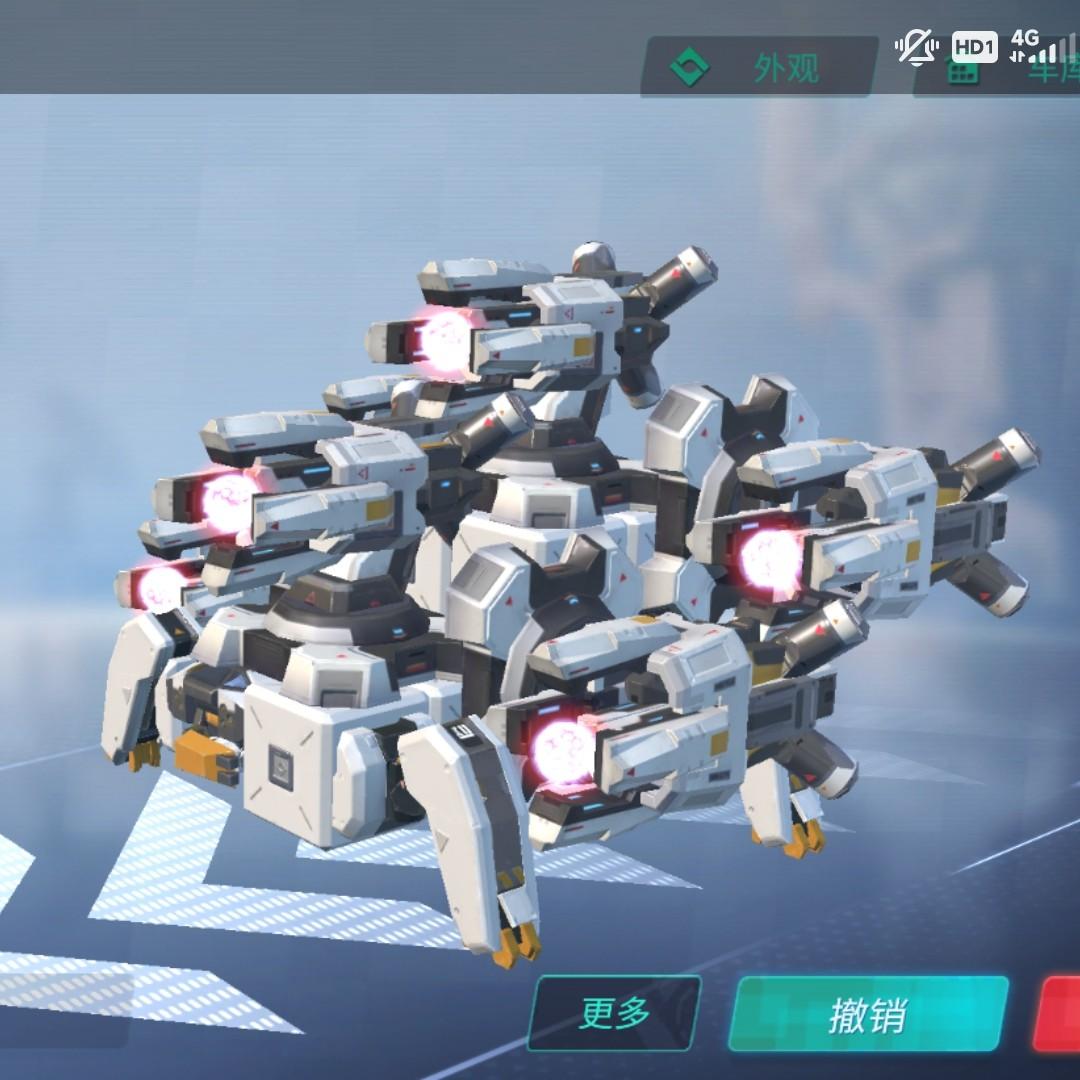Undo changes with the 撤销 button
The height and width of the screenshot is (1080, 1080).
868,1014
